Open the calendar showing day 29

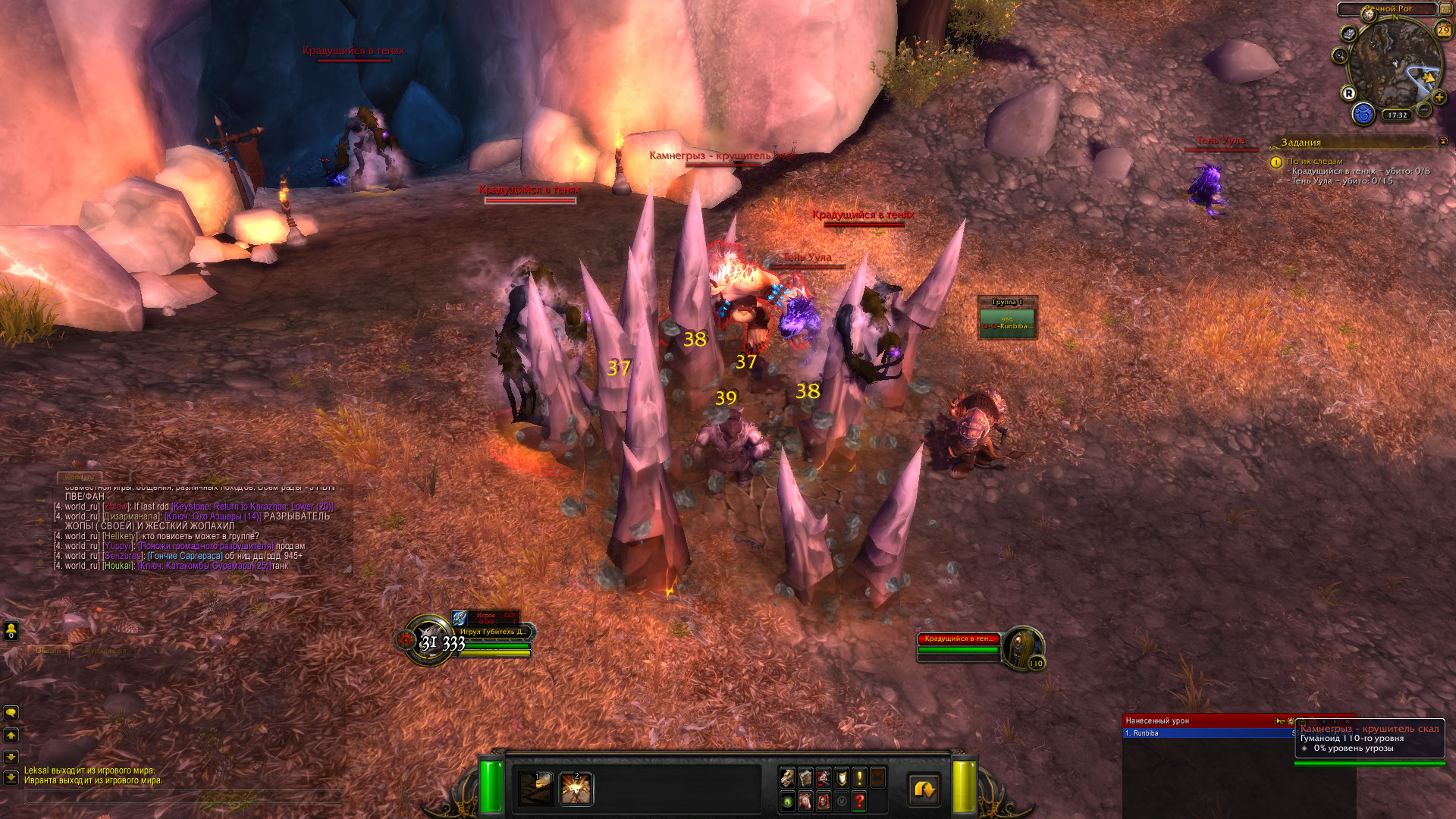point(1443,30)
